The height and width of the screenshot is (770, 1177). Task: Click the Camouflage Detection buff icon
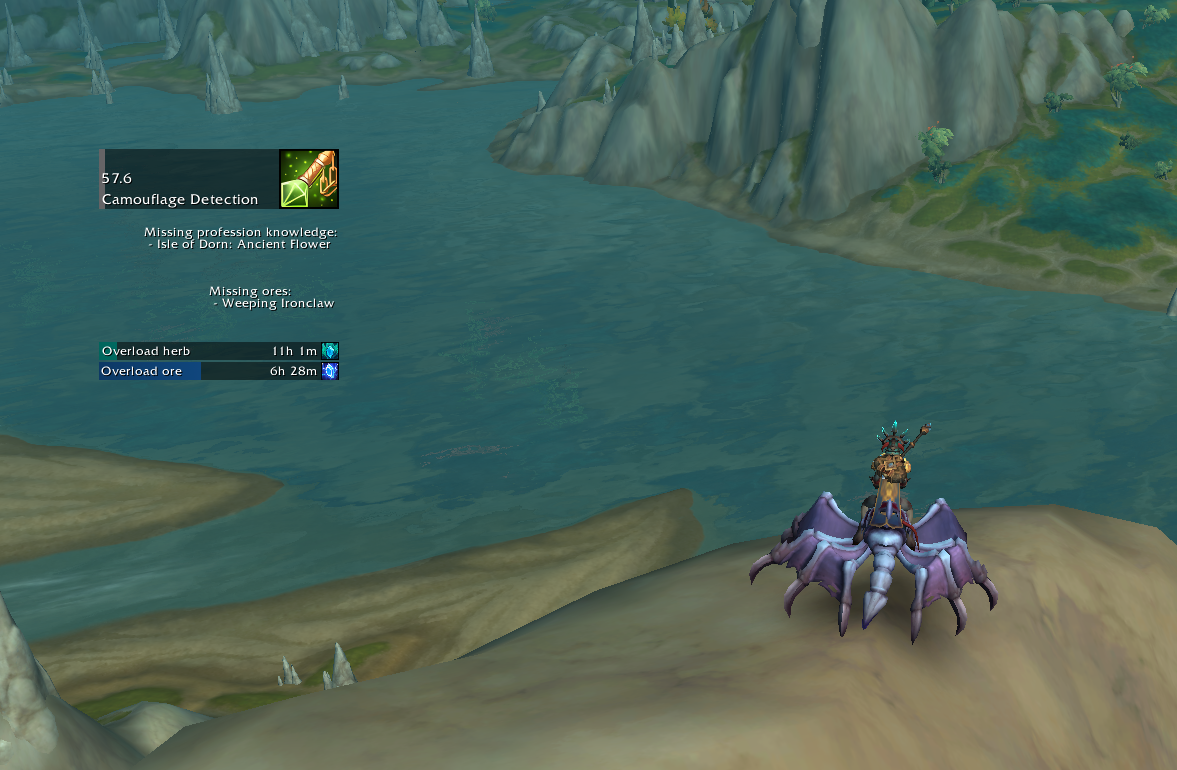click(x=309, y=179)
